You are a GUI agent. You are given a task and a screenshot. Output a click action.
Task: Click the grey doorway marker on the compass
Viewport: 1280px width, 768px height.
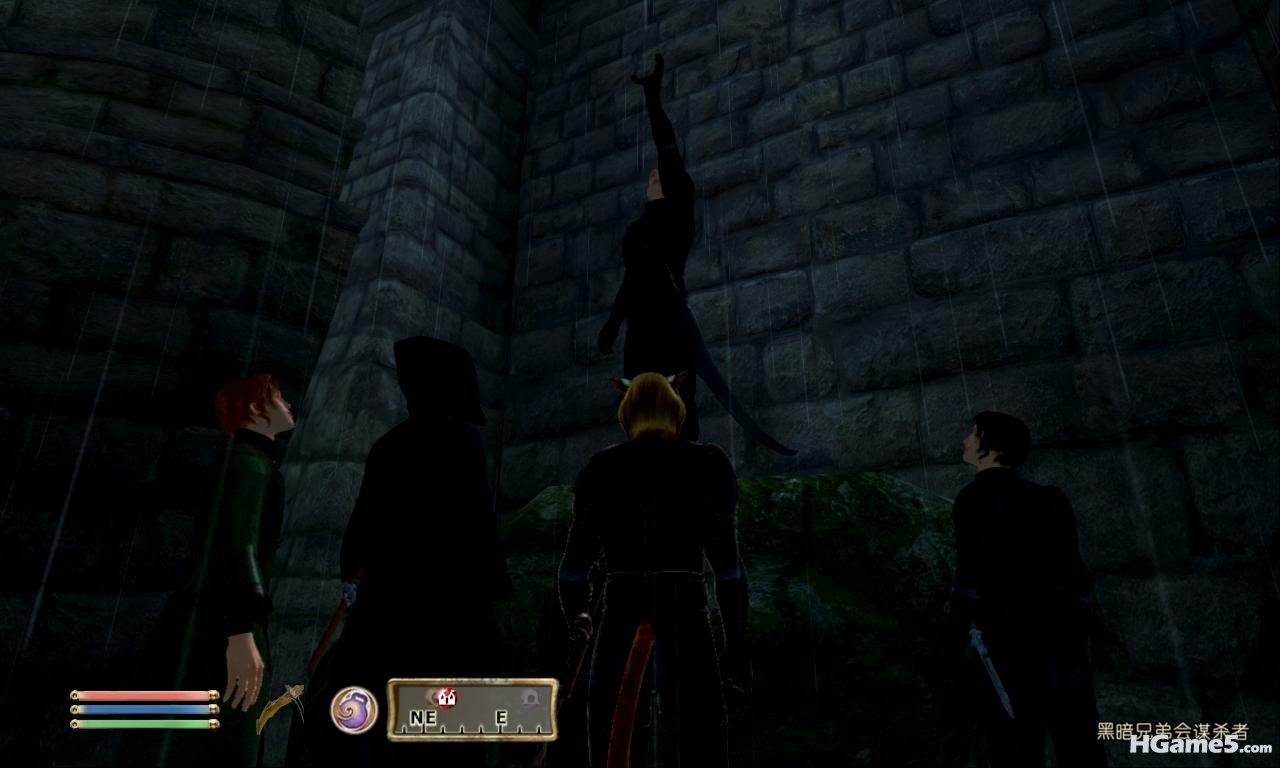(x=530, y=699)
